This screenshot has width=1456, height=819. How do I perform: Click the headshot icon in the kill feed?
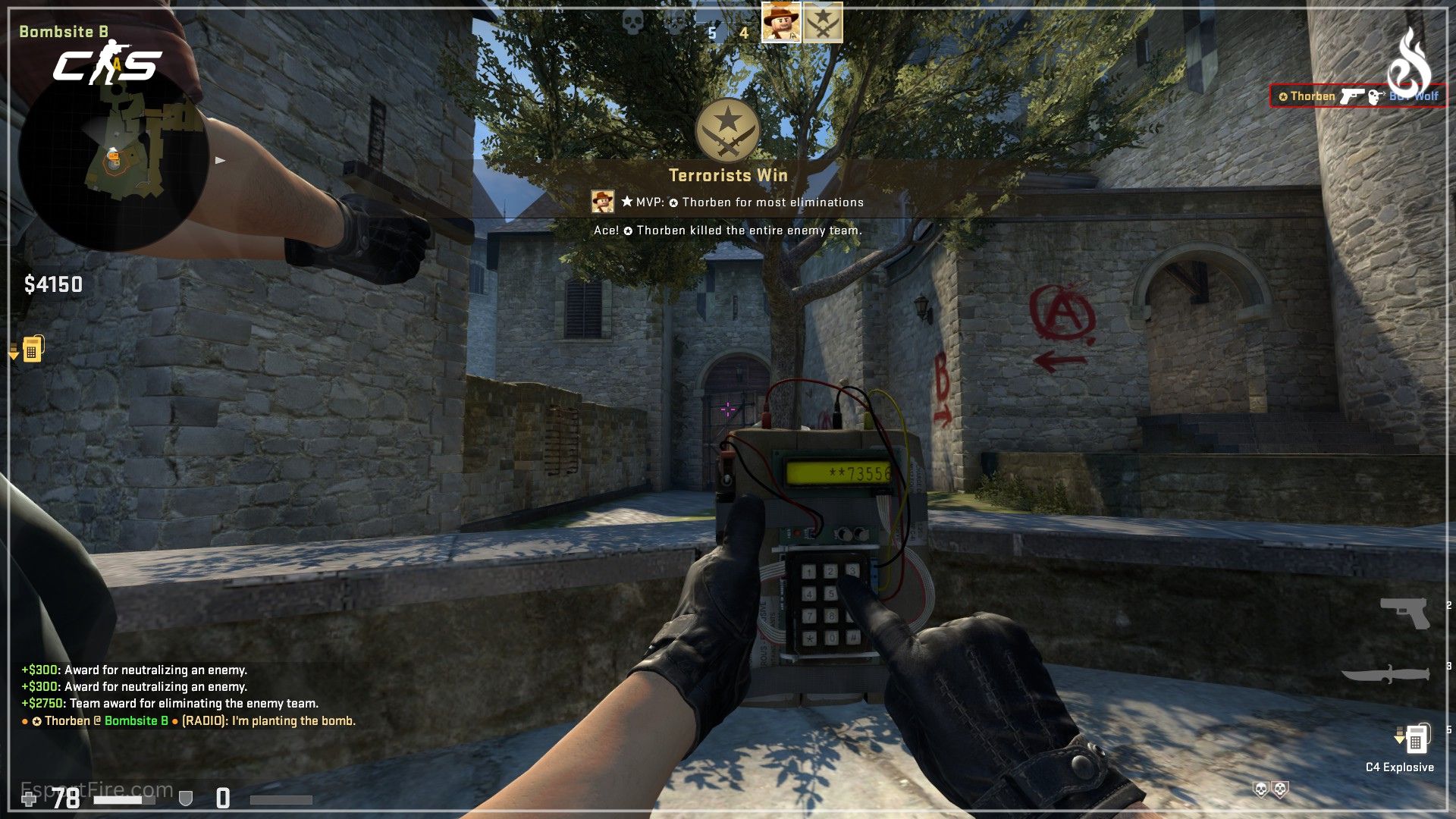[1374, 97]
